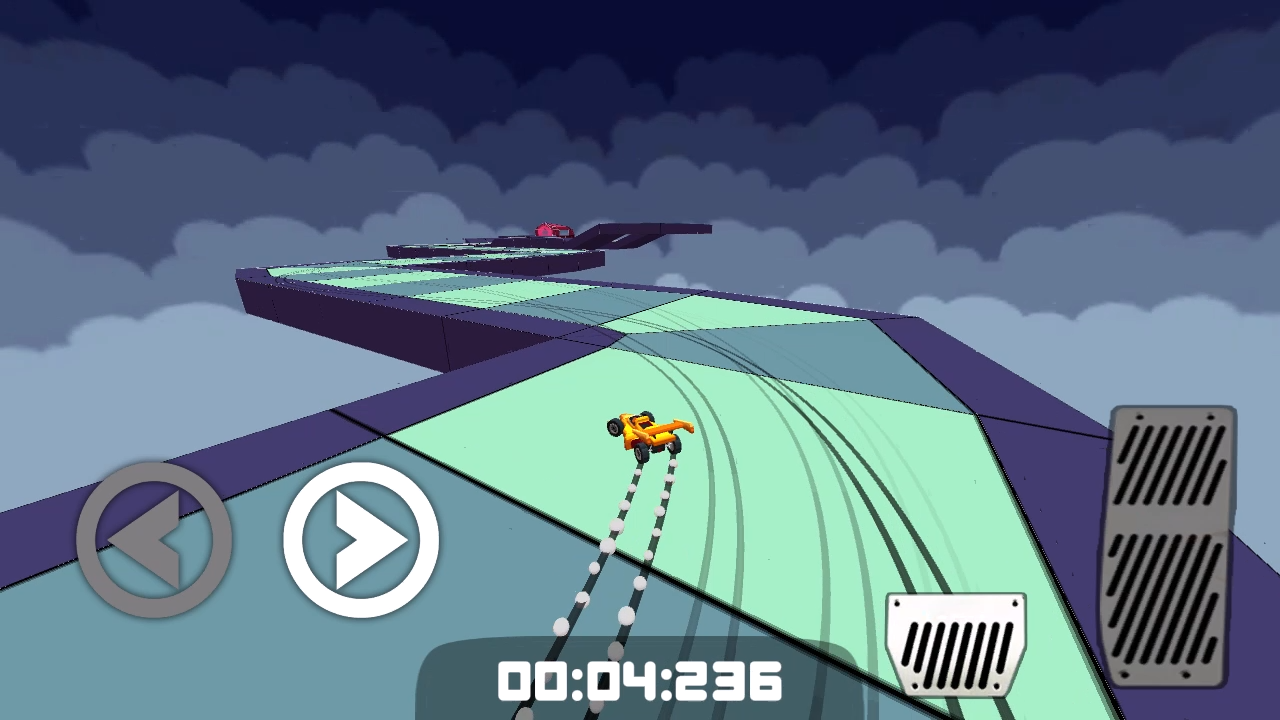
Task: Click the distant pink car ahead
Action: (551, 229)
